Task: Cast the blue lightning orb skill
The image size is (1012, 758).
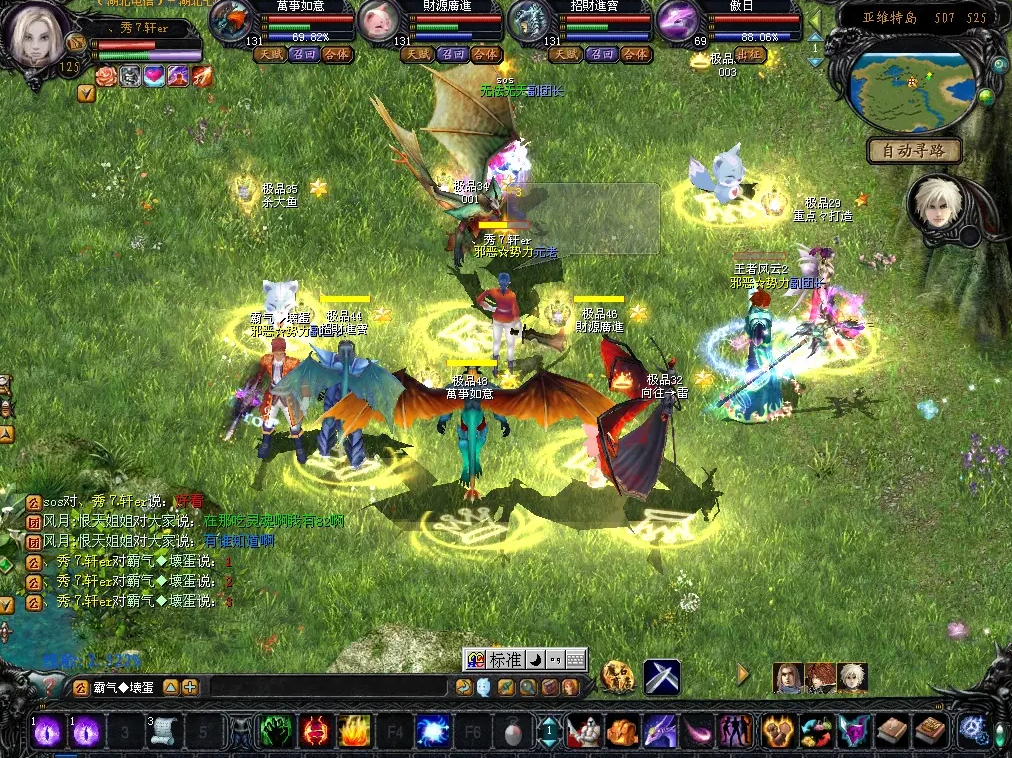Action: click(x=433, y=731)
